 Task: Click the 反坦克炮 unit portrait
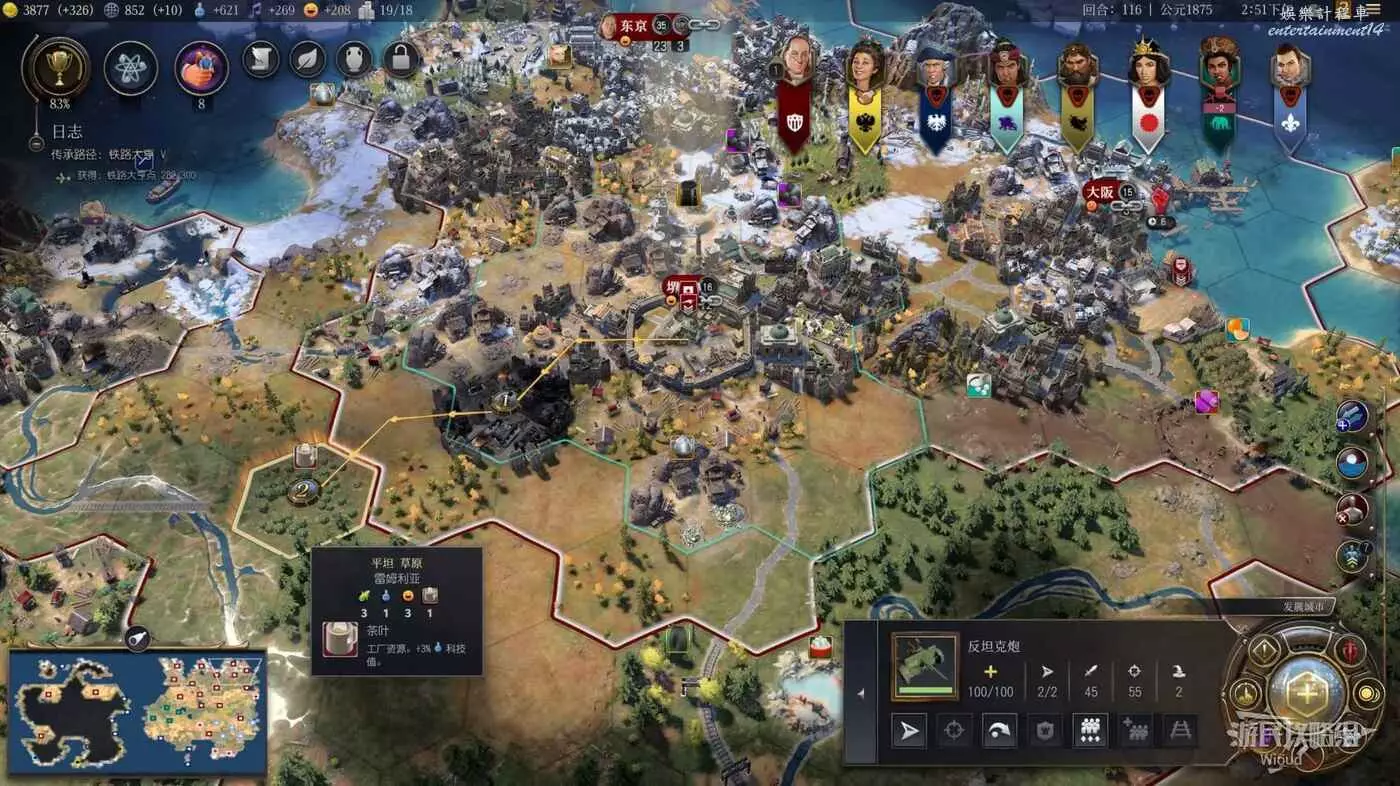925,666
